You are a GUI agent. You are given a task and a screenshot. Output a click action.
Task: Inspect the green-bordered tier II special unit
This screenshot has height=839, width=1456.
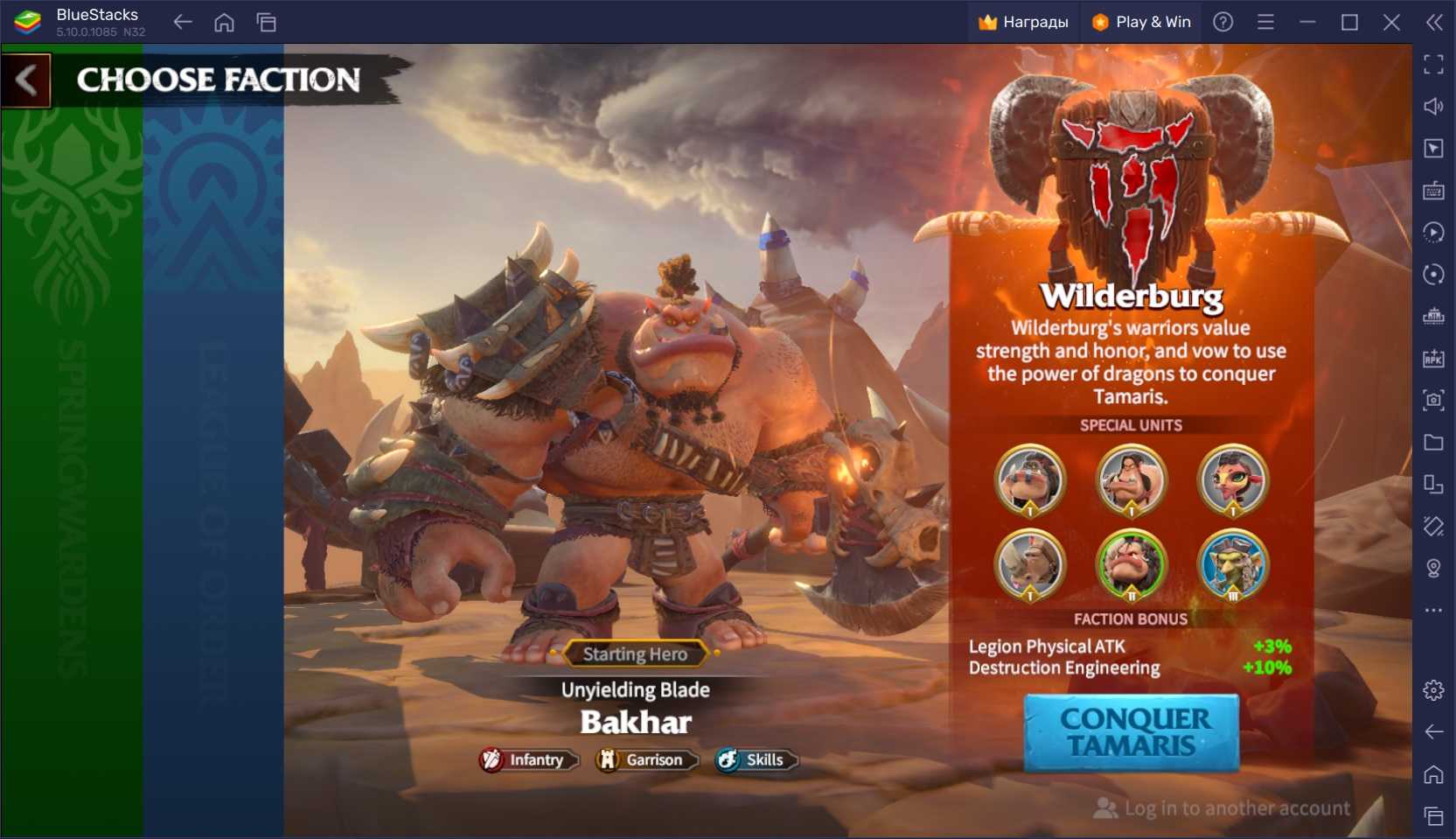point(1131,564)
